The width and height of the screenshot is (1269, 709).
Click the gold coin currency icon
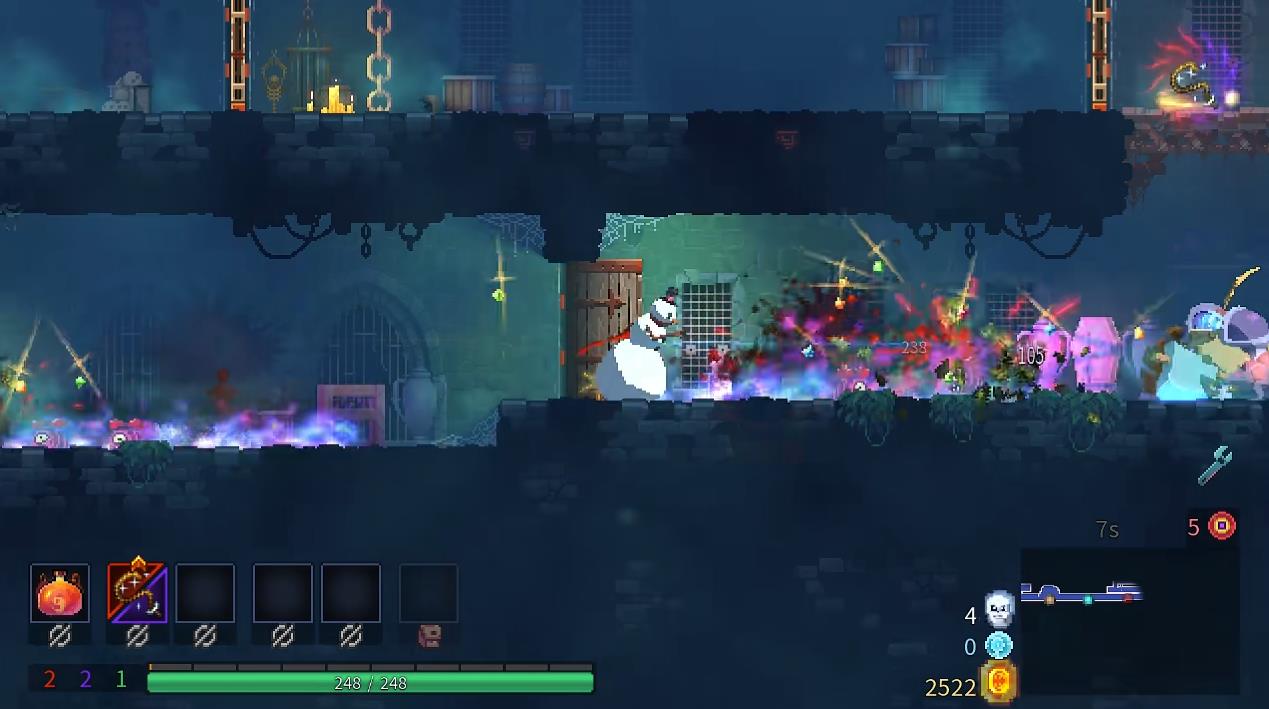point(999,682)
